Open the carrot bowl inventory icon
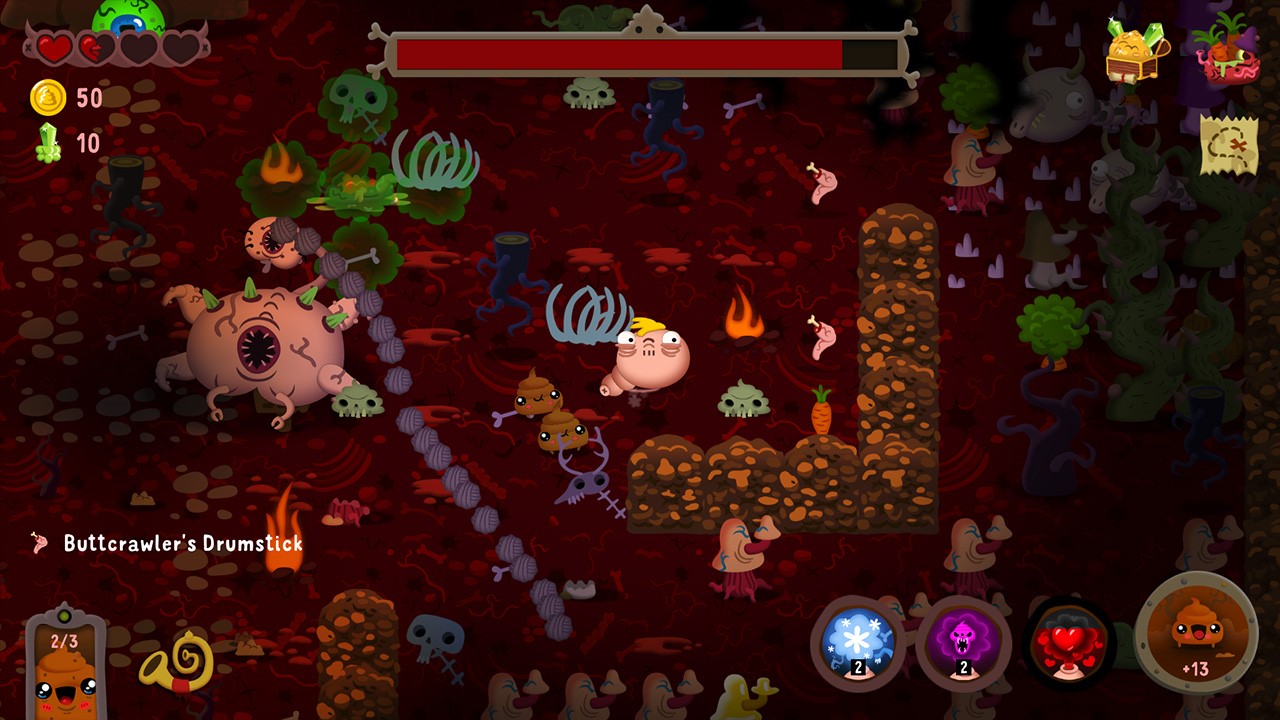 pos(1225,48)
